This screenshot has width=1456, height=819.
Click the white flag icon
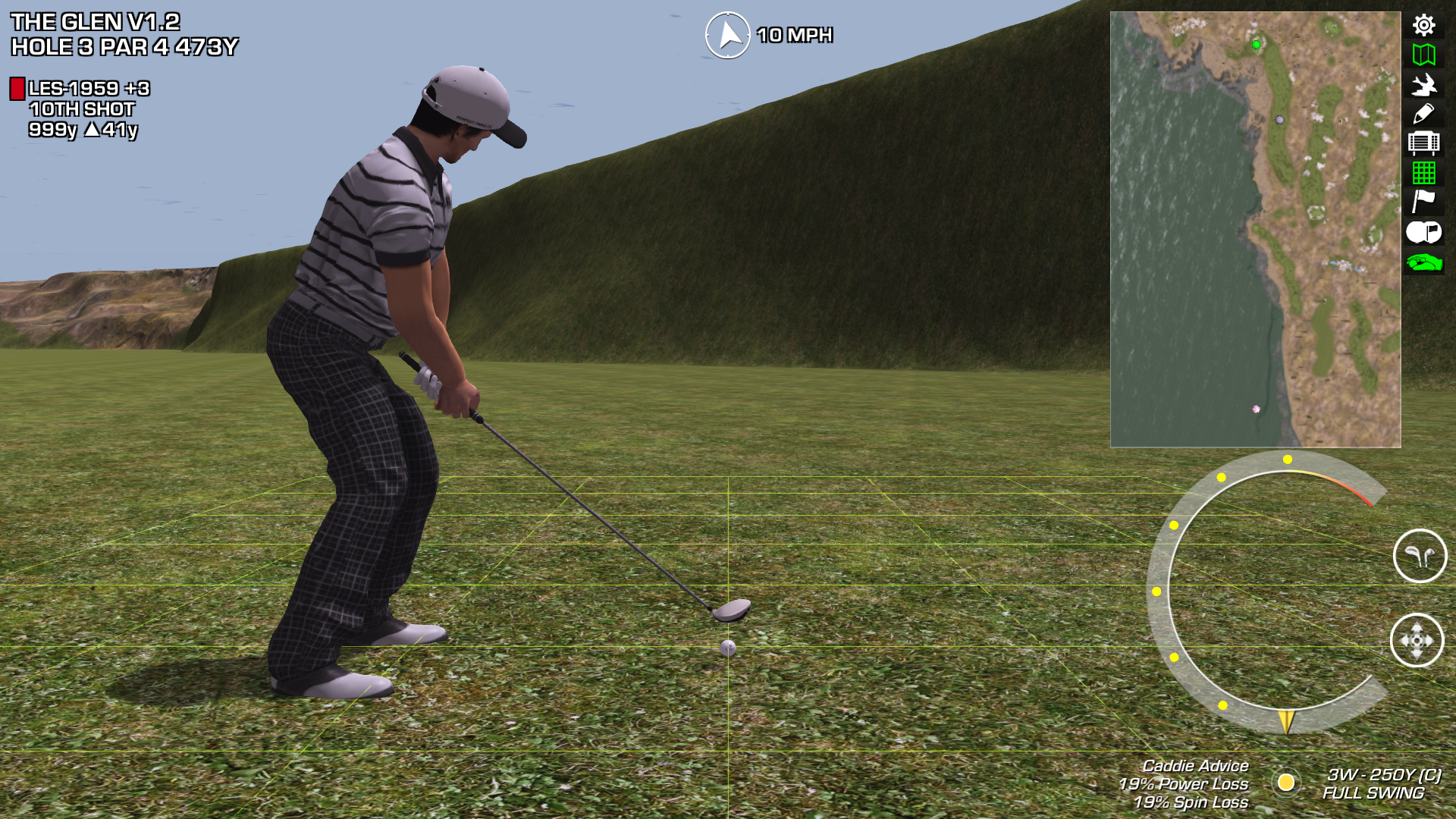pos(1423,202)
